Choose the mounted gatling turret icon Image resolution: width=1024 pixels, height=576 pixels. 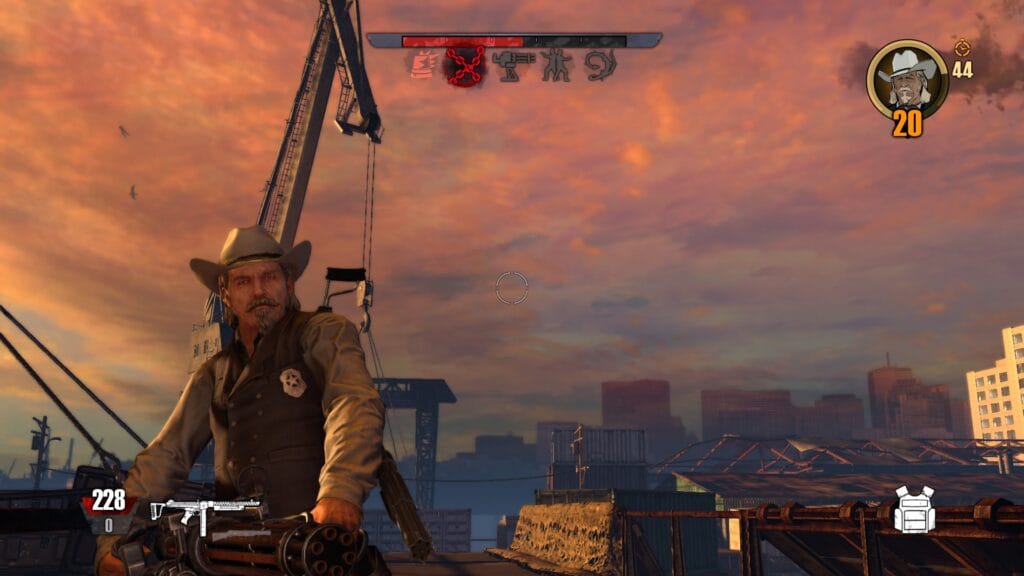[513, 65]
